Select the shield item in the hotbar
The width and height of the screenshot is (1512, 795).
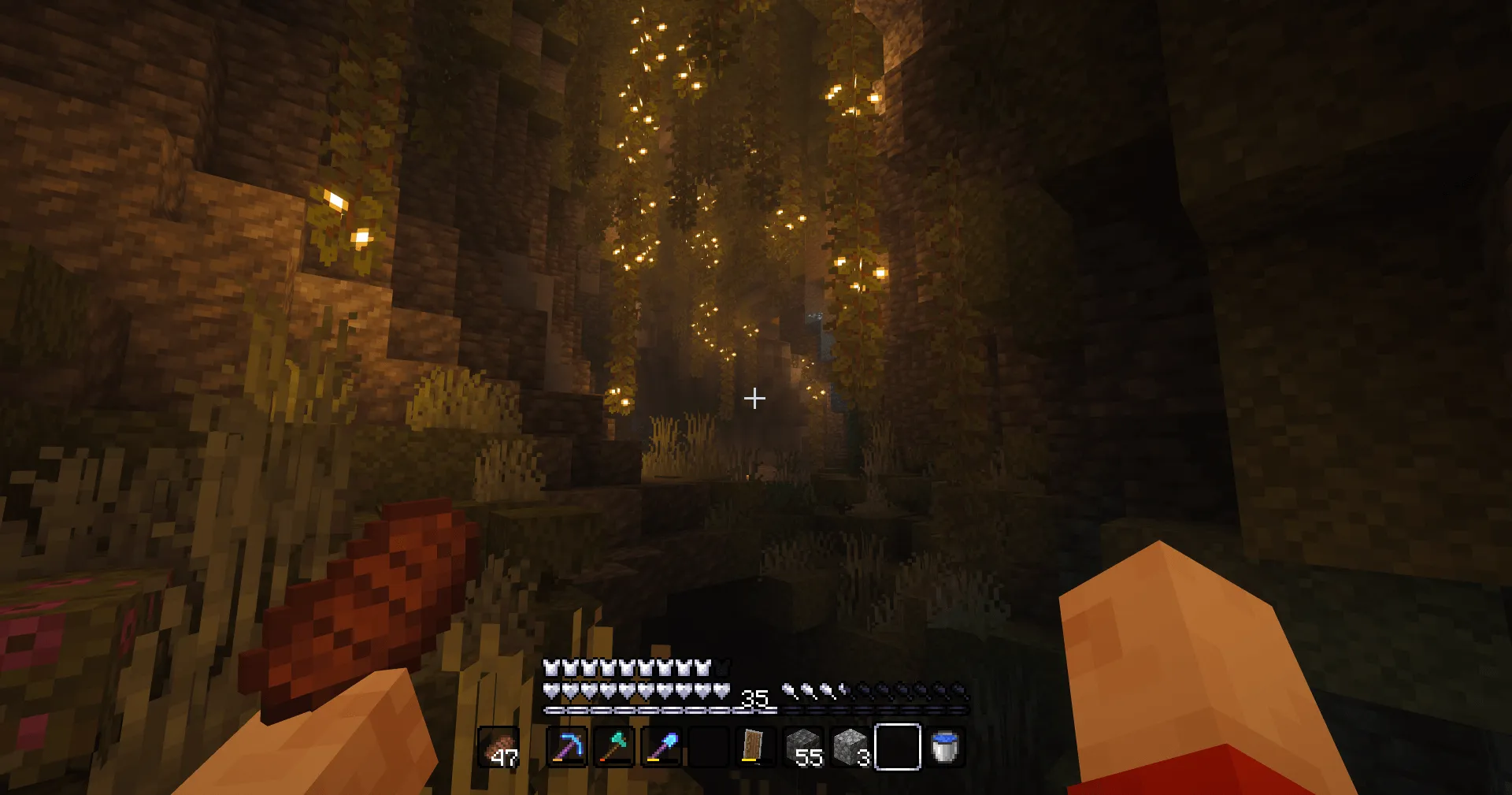point(752,749)
